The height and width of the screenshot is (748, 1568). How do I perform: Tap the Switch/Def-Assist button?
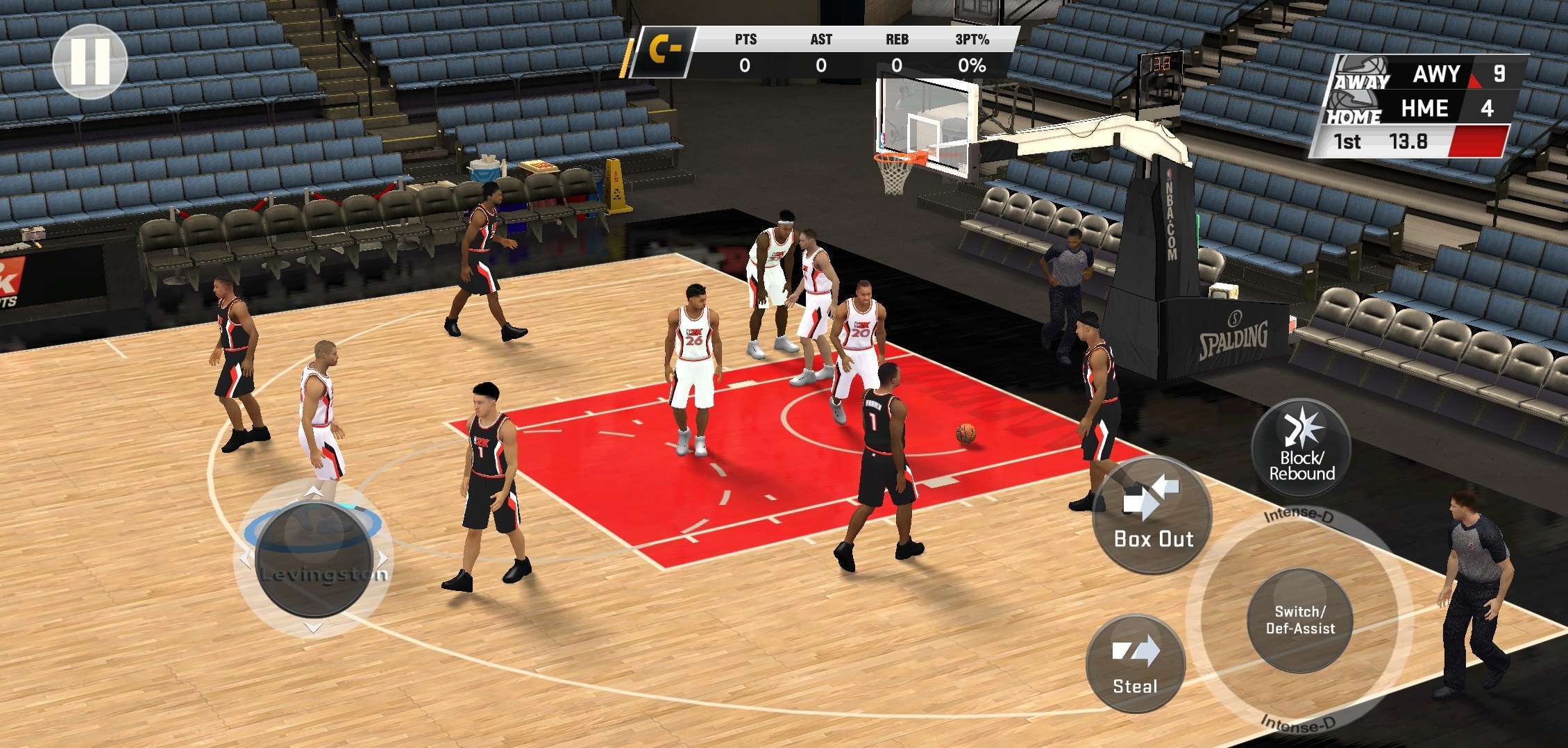(1300, 620)
